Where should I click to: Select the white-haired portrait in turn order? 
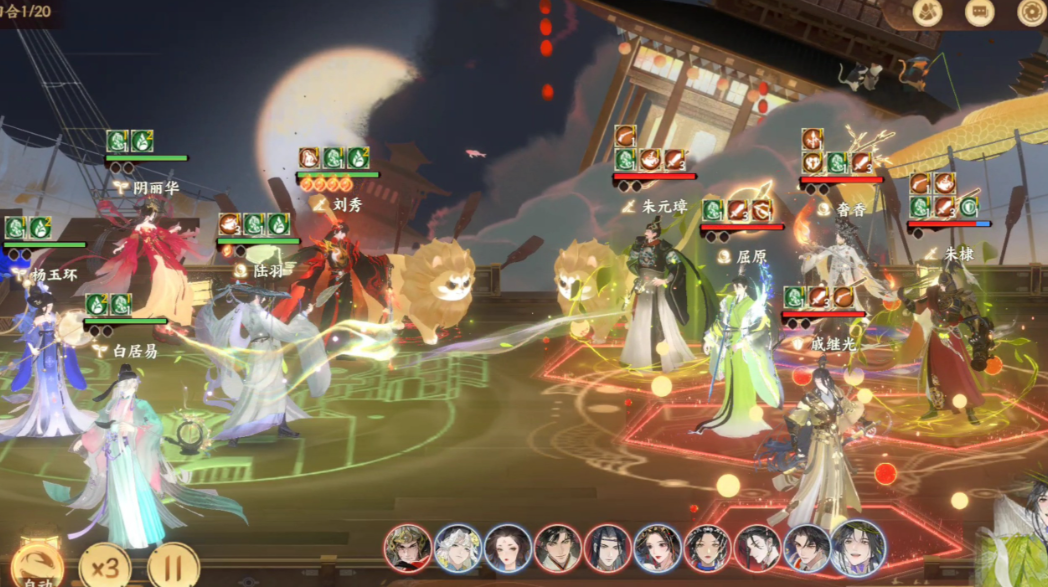pos(458,548)
